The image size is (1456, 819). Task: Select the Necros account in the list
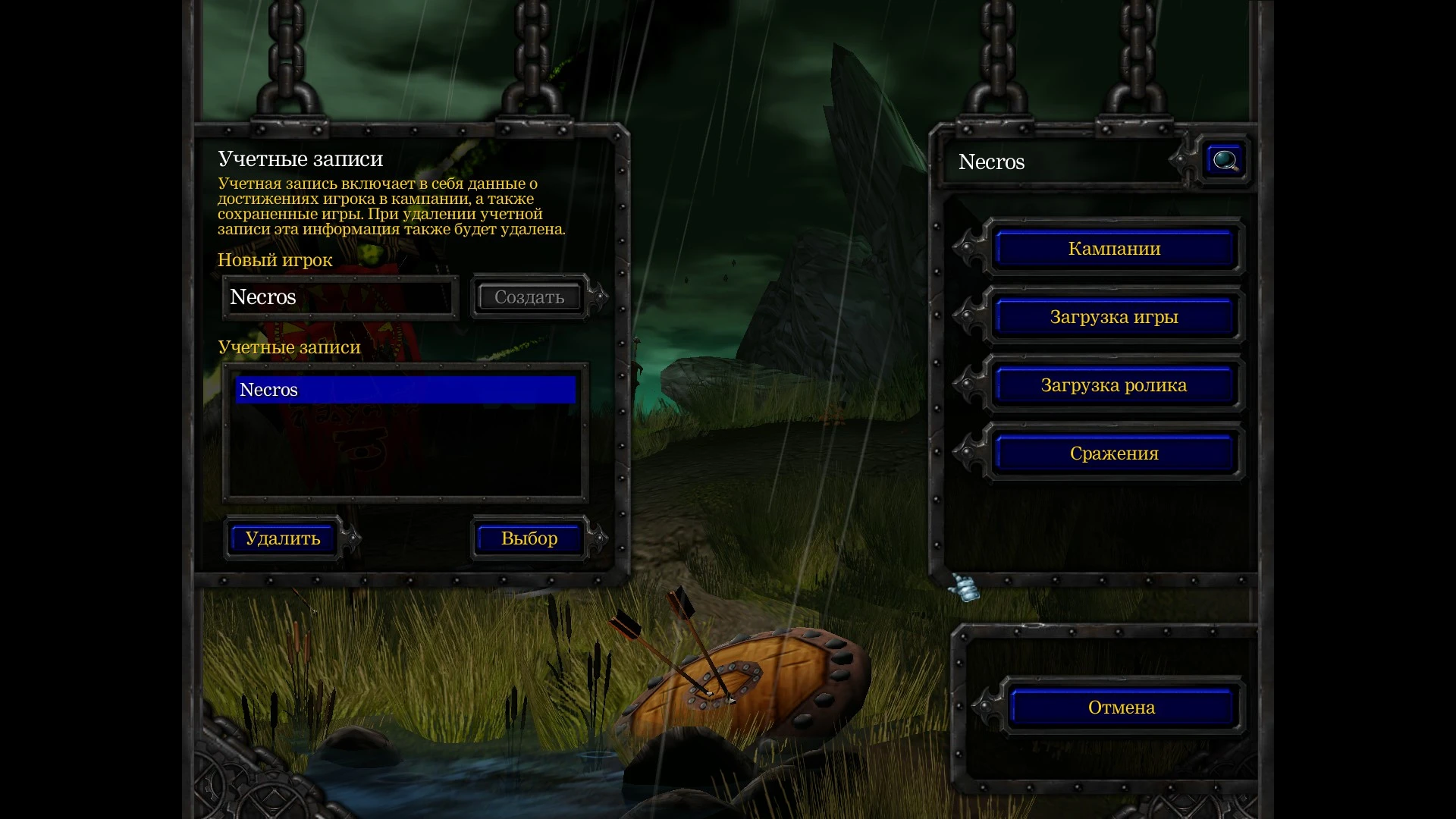pos(405,390)
